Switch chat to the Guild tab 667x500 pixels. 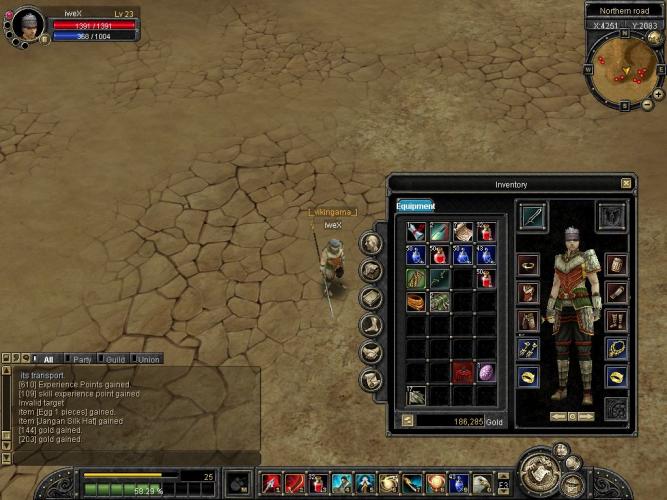click(x=115, y=359)
